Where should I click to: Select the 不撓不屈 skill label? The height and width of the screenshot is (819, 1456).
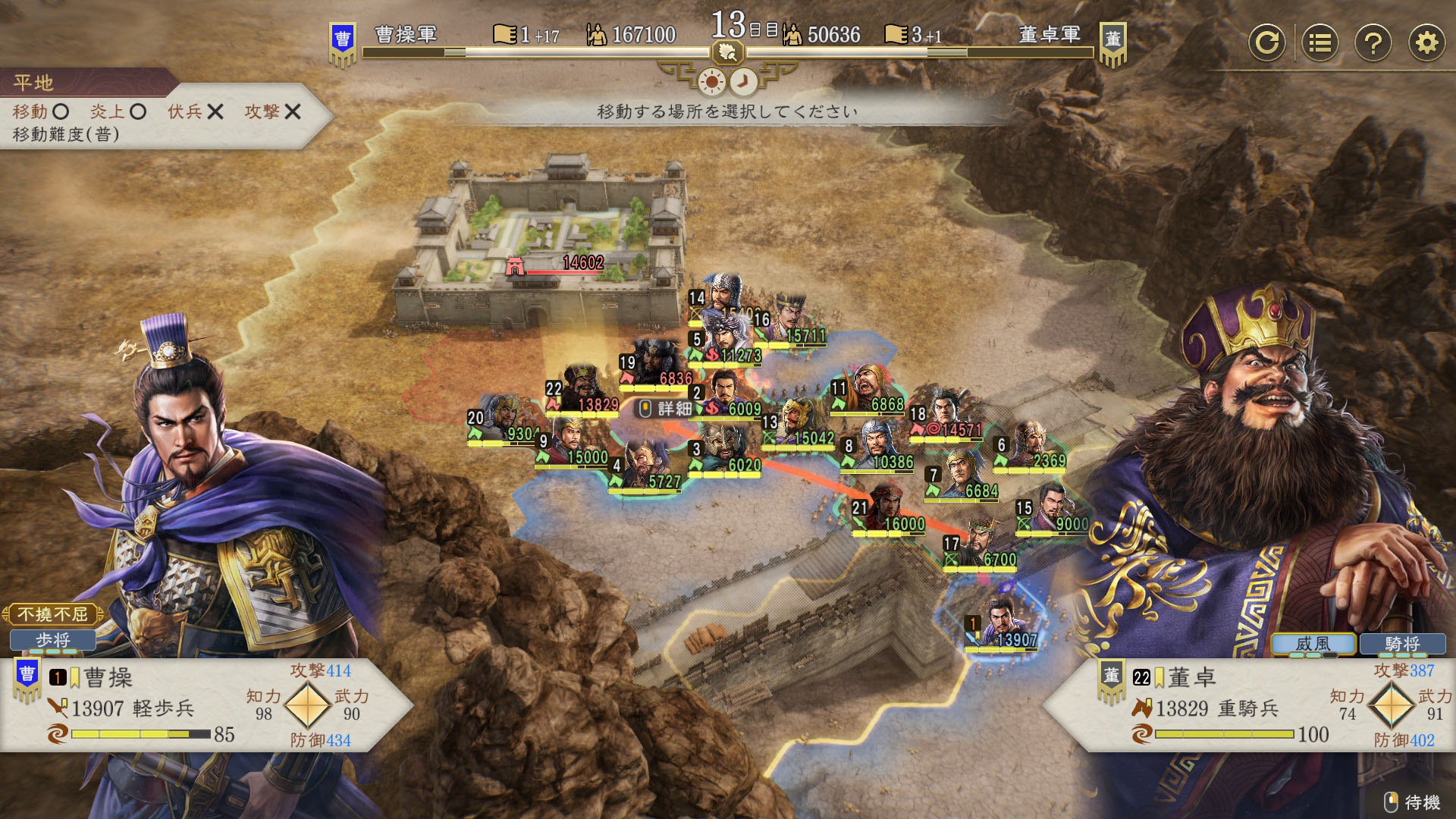(x=53, y=614)
